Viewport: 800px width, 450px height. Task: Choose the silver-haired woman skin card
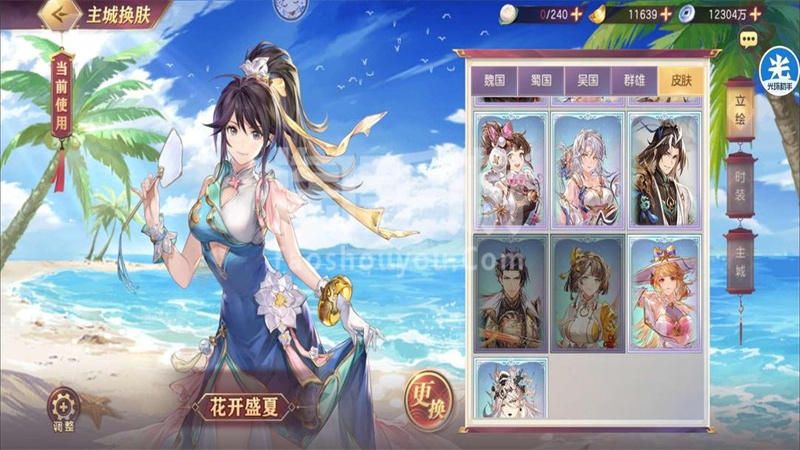pyautogui.click(x=586, y=170)
